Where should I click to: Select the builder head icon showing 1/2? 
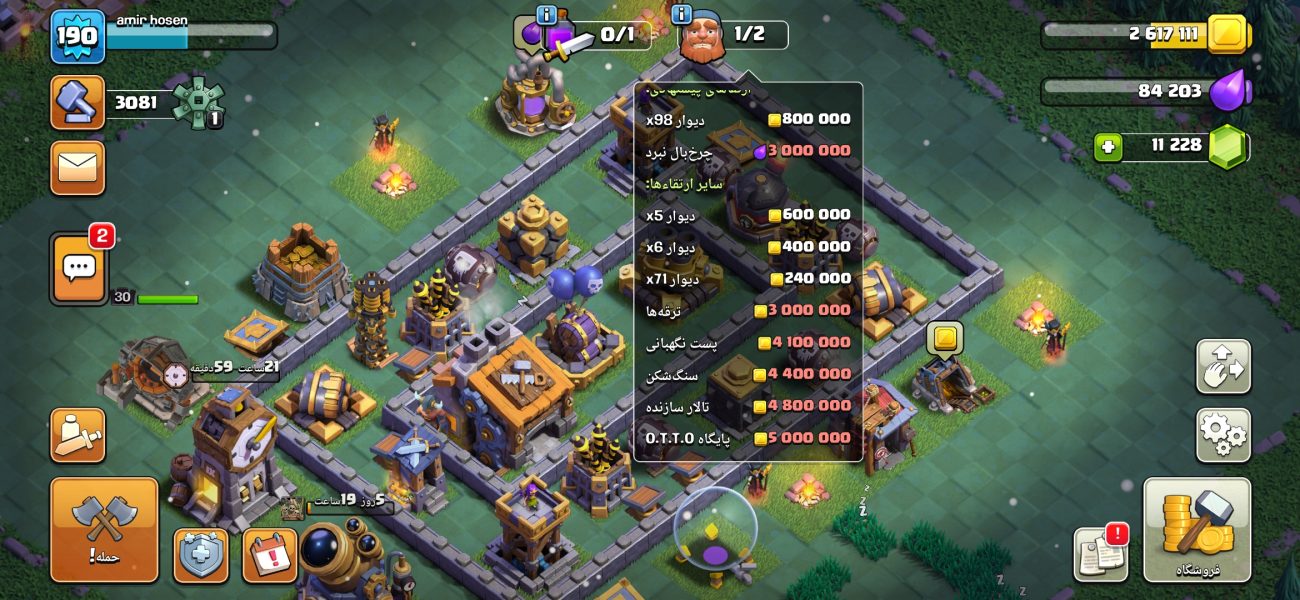(701, 37)
